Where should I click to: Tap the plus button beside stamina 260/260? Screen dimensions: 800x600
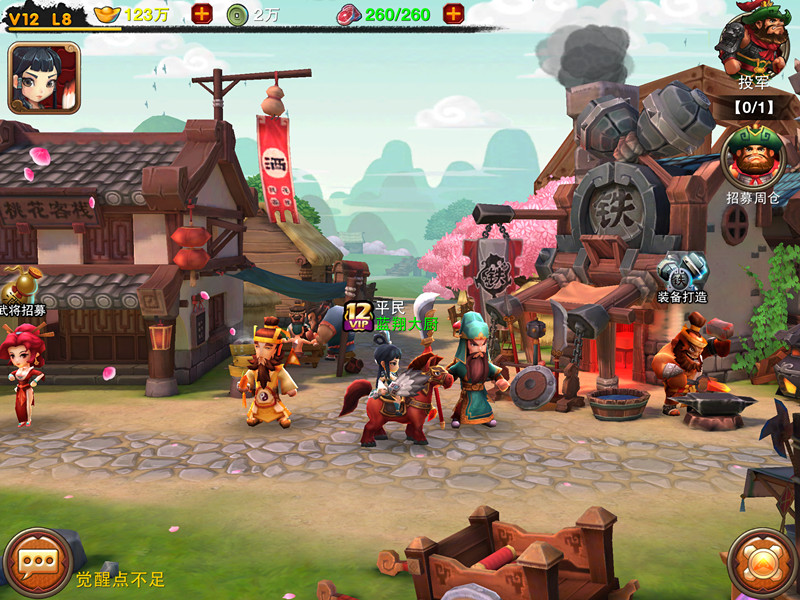coord(453,14)
